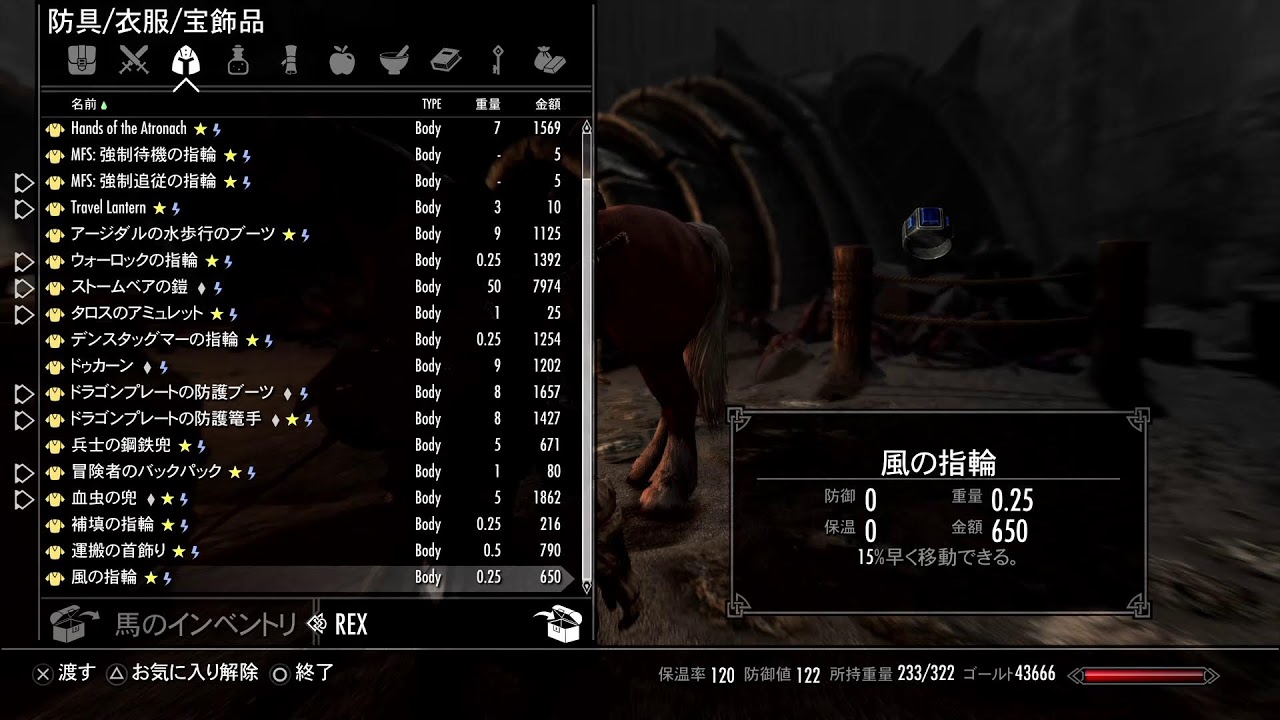The image size is (1280, 720).
Task: Switch to the 馬のインベントリ container view
Action: [205, 625]
